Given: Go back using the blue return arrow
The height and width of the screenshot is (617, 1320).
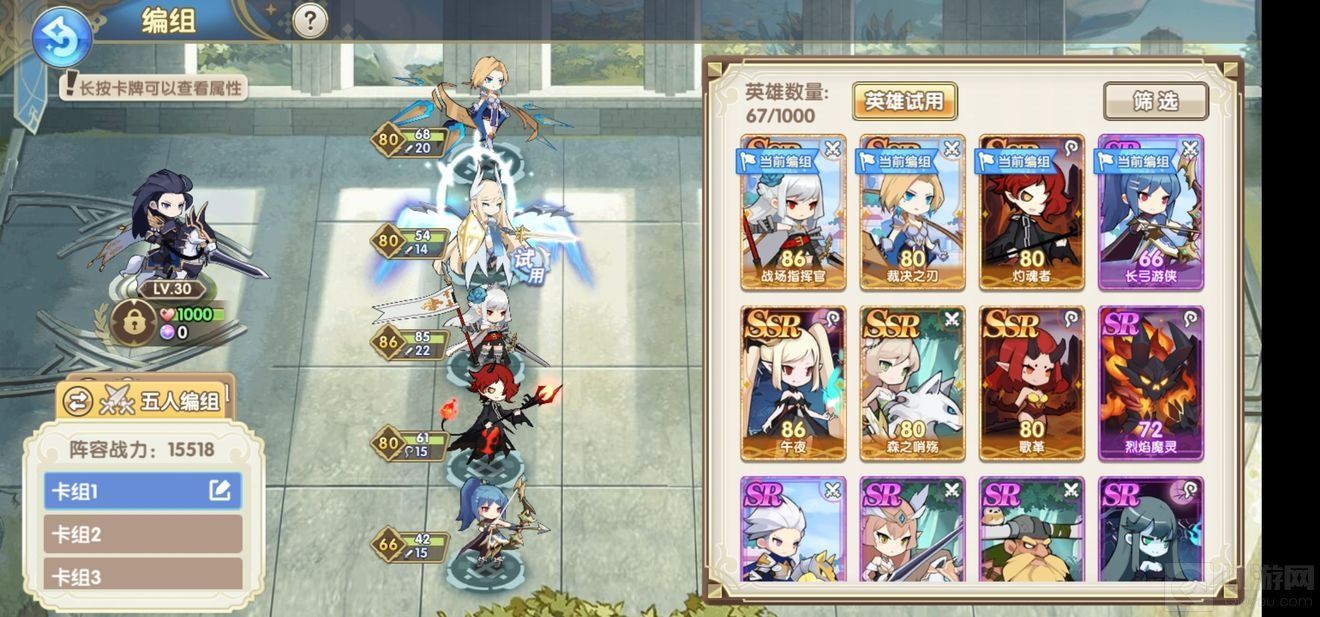Looking at the screenshot, I should point(61,37).
